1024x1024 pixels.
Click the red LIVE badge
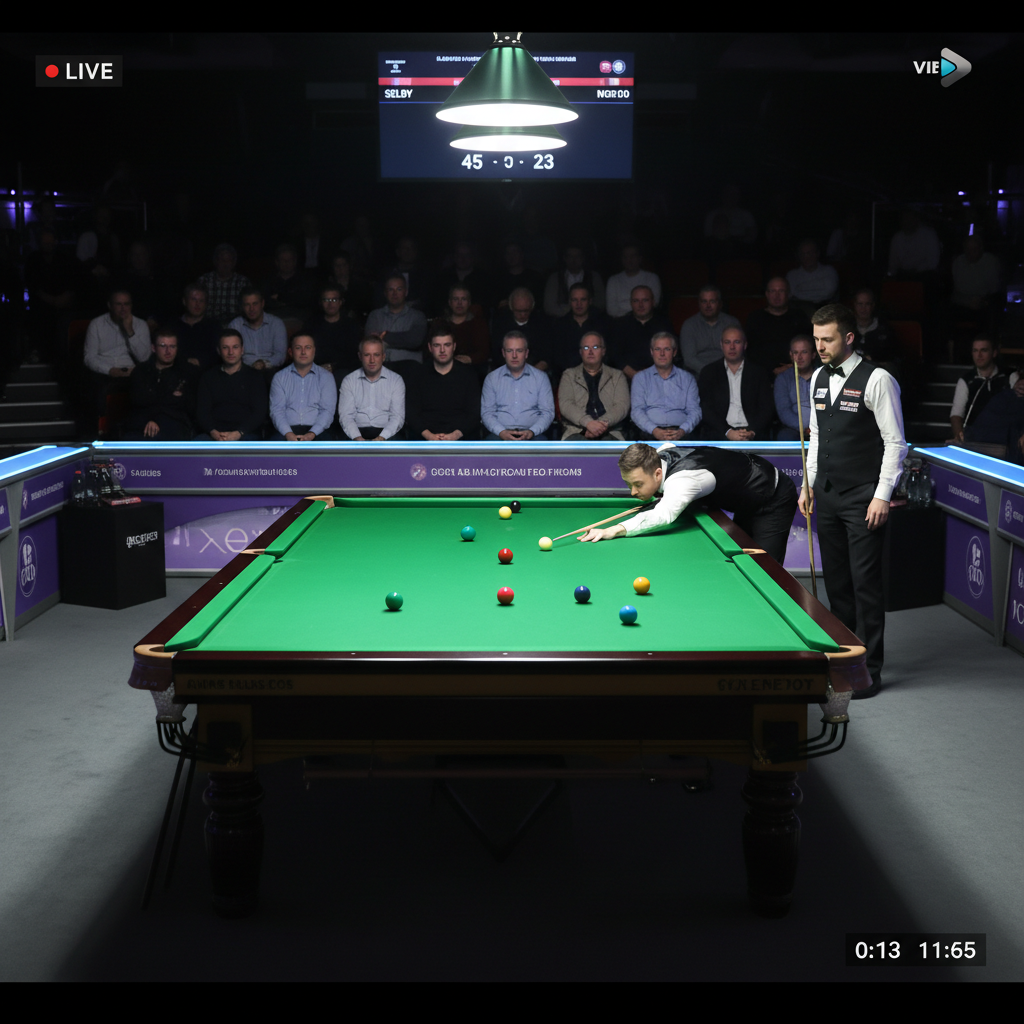click(x=79, y=71)
